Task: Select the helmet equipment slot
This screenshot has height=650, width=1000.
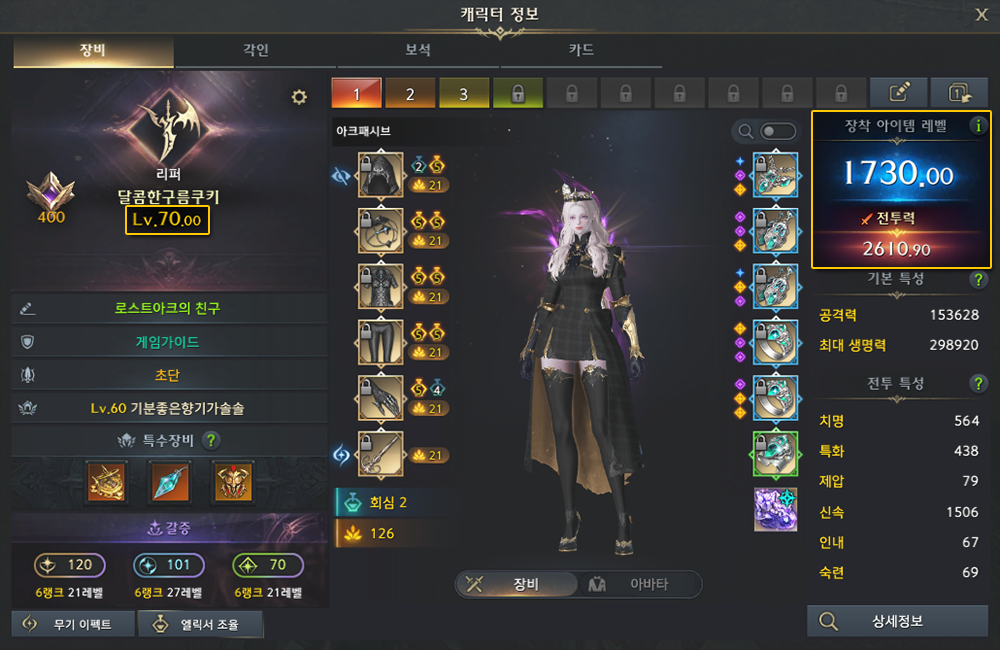Action: [380, 176]
